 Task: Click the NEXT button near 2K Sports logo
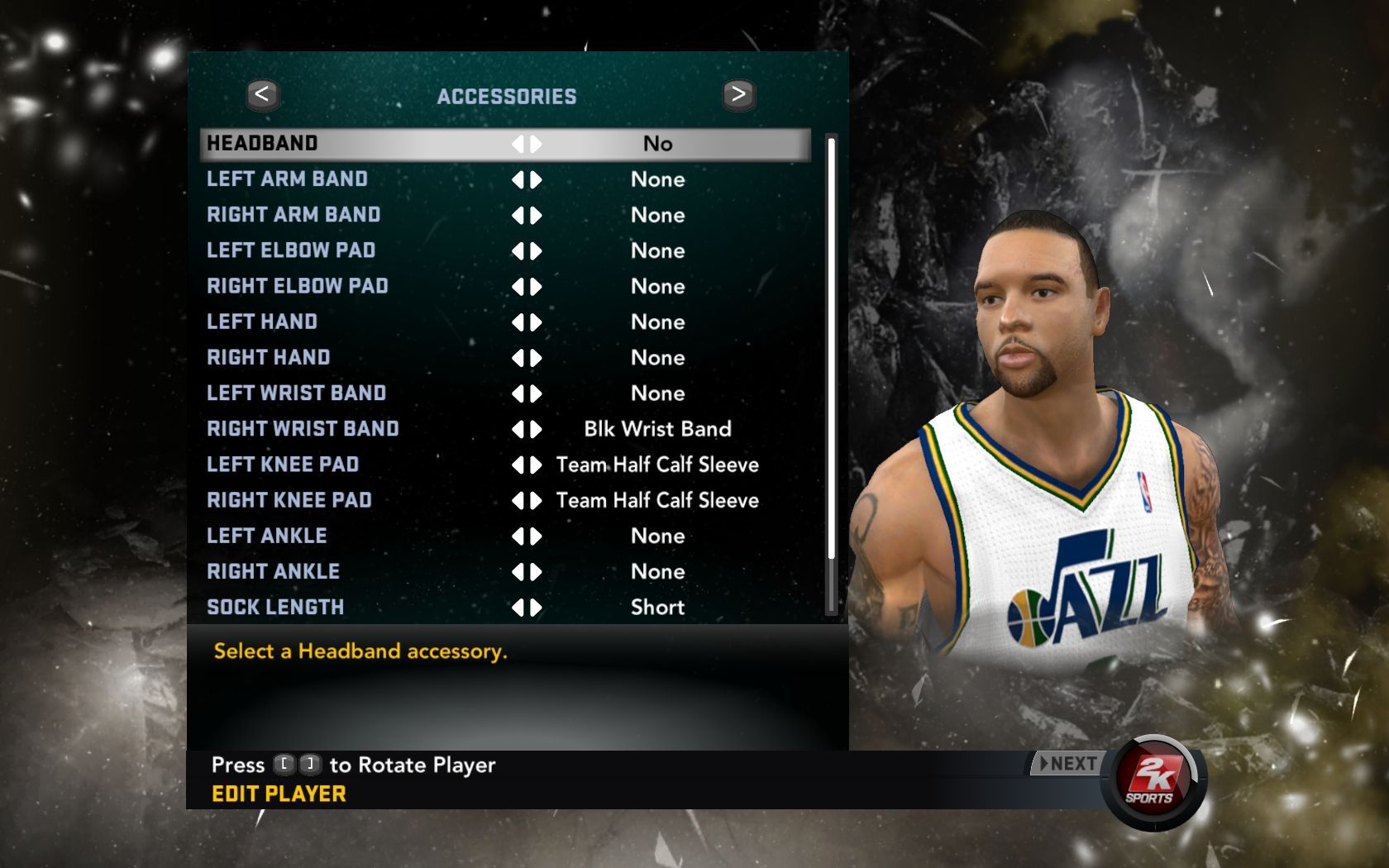pos(1067,764)
